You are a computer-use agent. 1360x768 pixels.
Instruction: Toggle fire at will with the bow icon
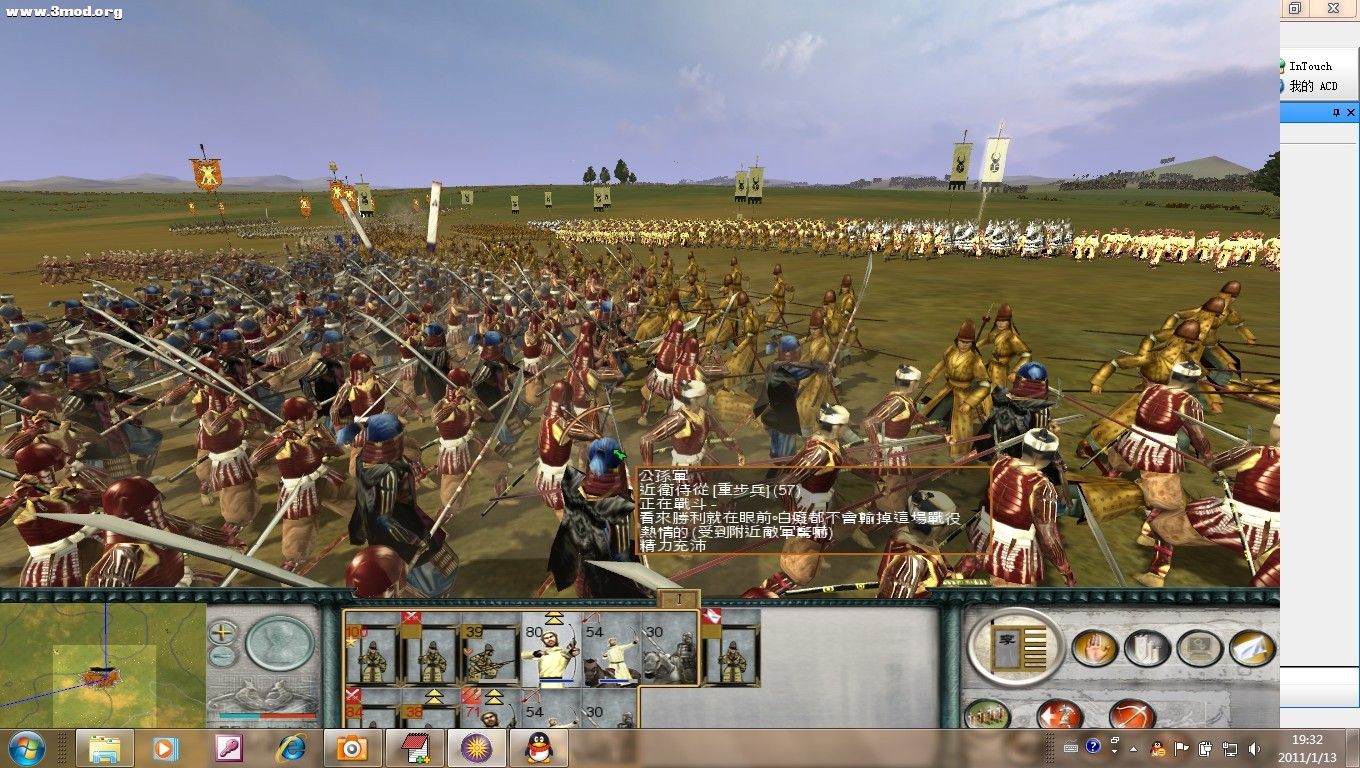pyautogui.click(x=1132, y=714)
